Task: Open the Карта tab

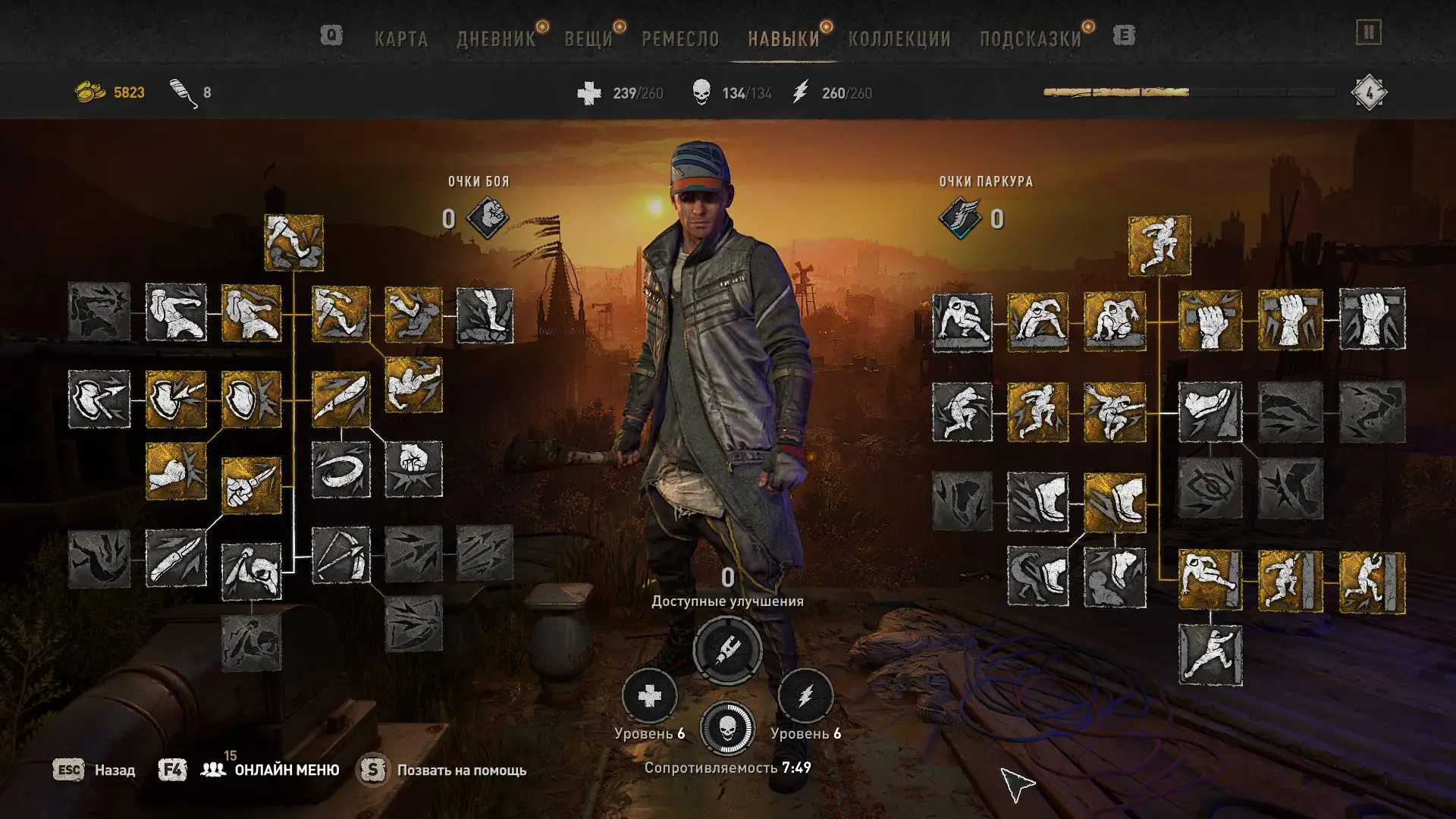Action: point(401,39)
